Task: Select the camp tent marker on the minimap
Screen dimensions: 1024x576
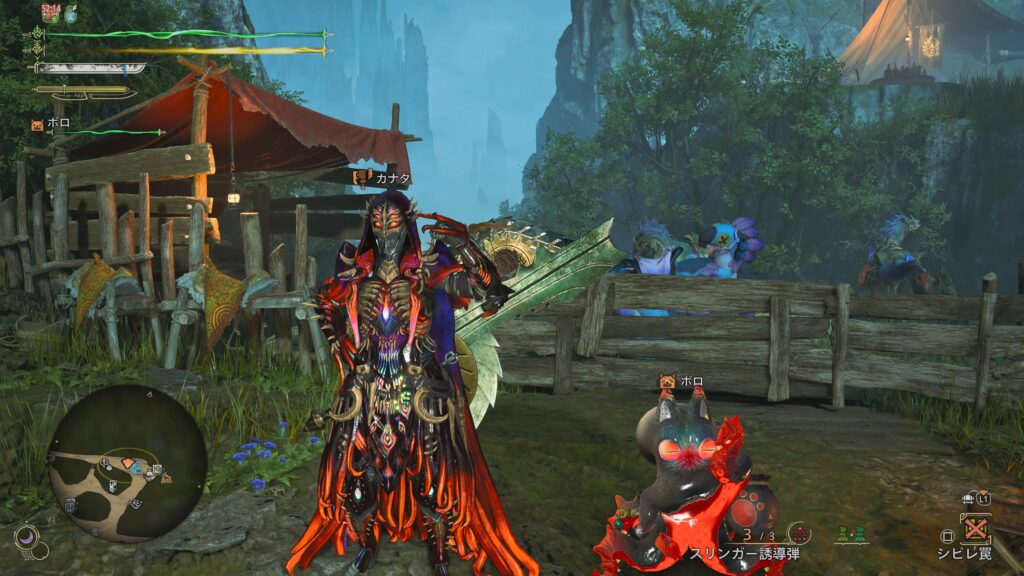Action: click(165, 479)
